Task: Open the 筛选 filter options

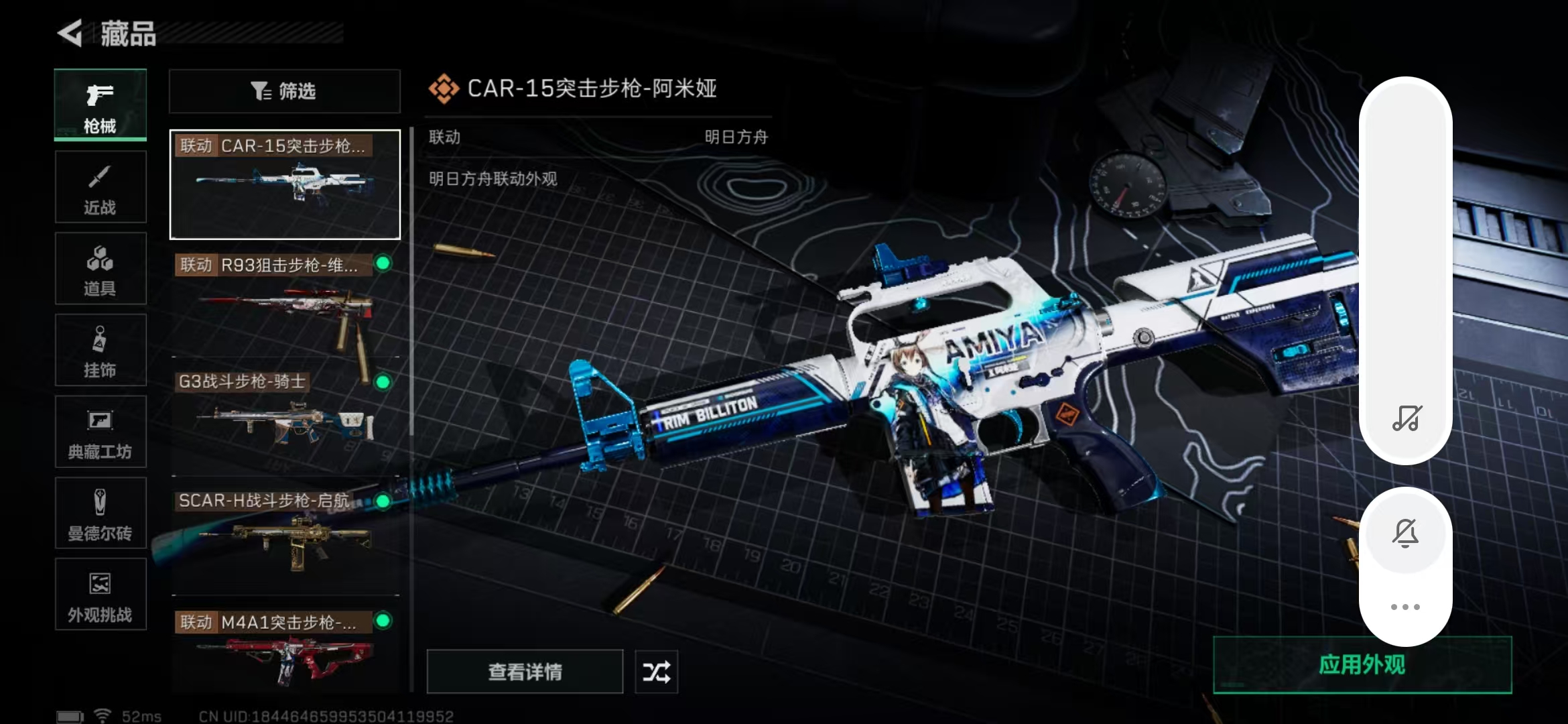Action: pyautogui.click(x=284, y=91)
